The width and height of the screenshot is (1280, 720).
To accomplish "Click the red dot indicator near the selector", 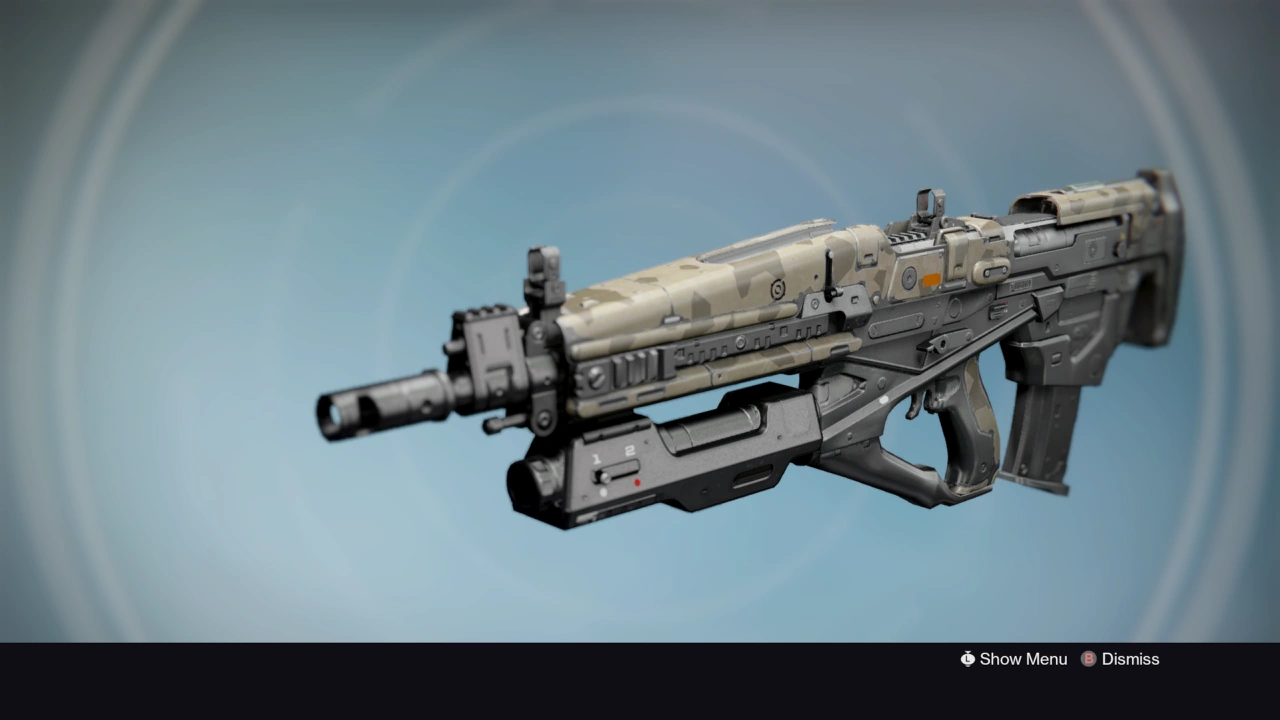I will coord(636,483).
